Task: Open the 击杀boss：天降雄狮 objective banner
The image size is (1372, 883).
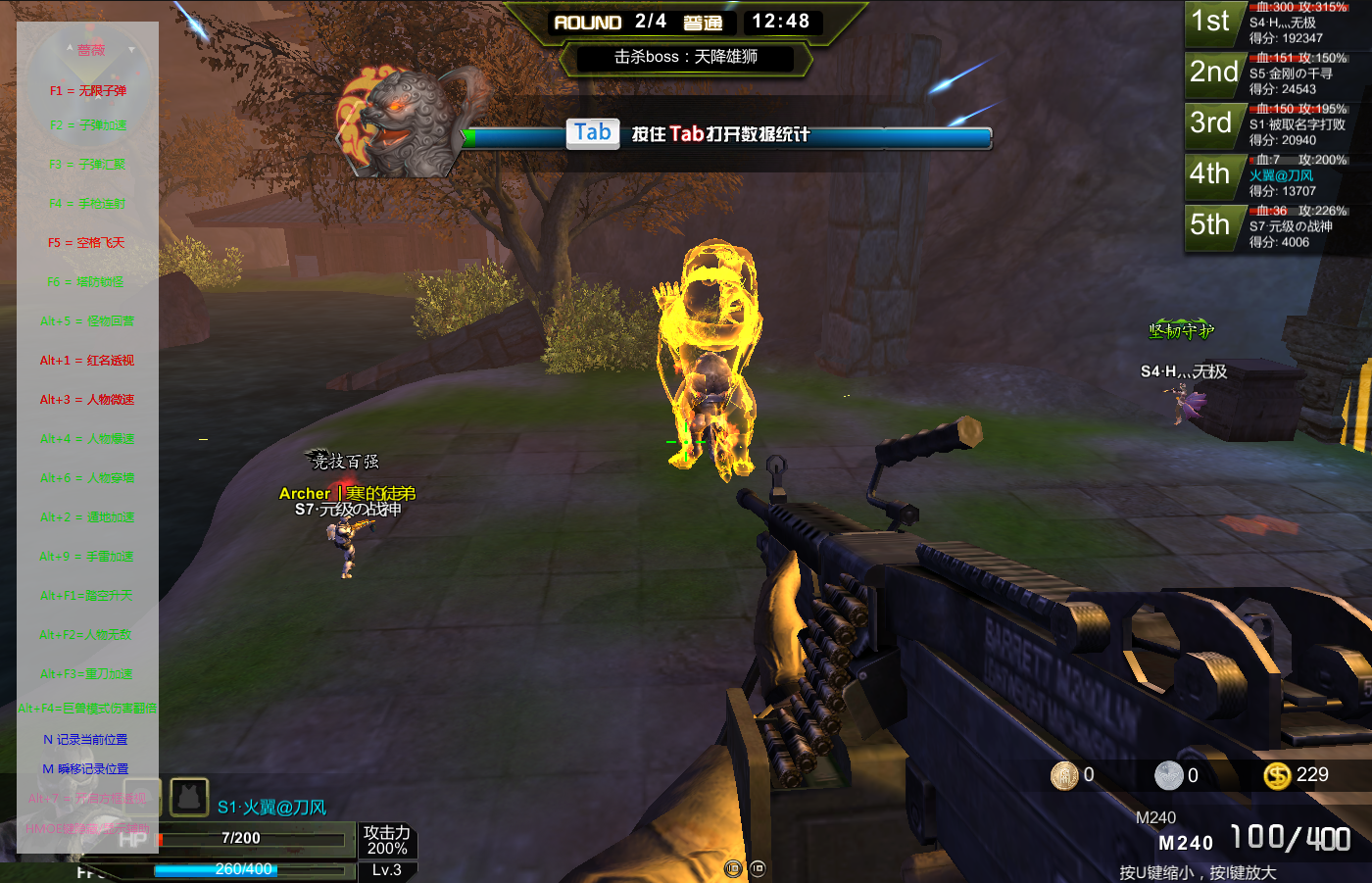Action: click(685, 58)
